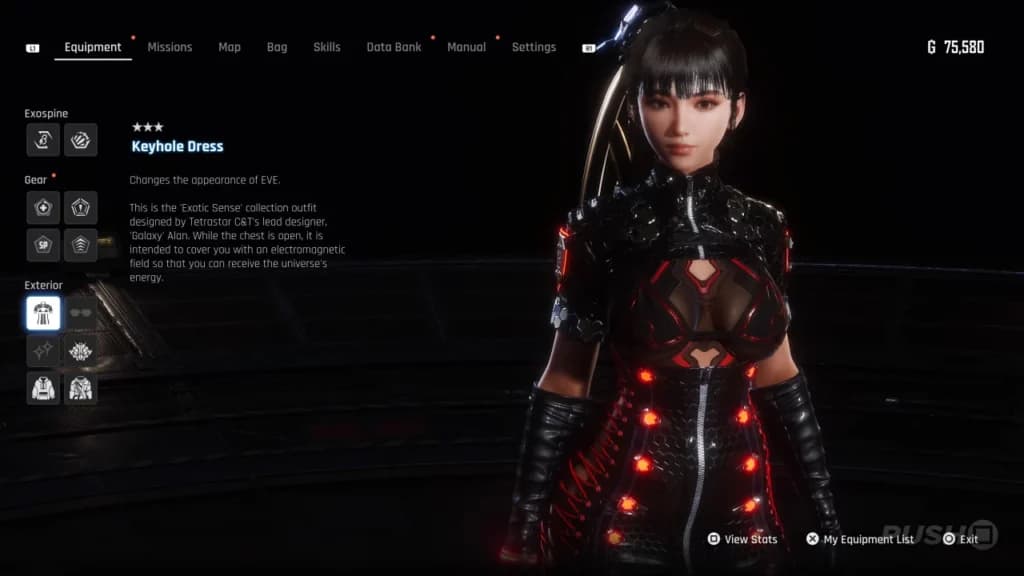Select the spiky crest exterior slot
Viewport: 1024px width, 576px height.
[x=81, y=350]
